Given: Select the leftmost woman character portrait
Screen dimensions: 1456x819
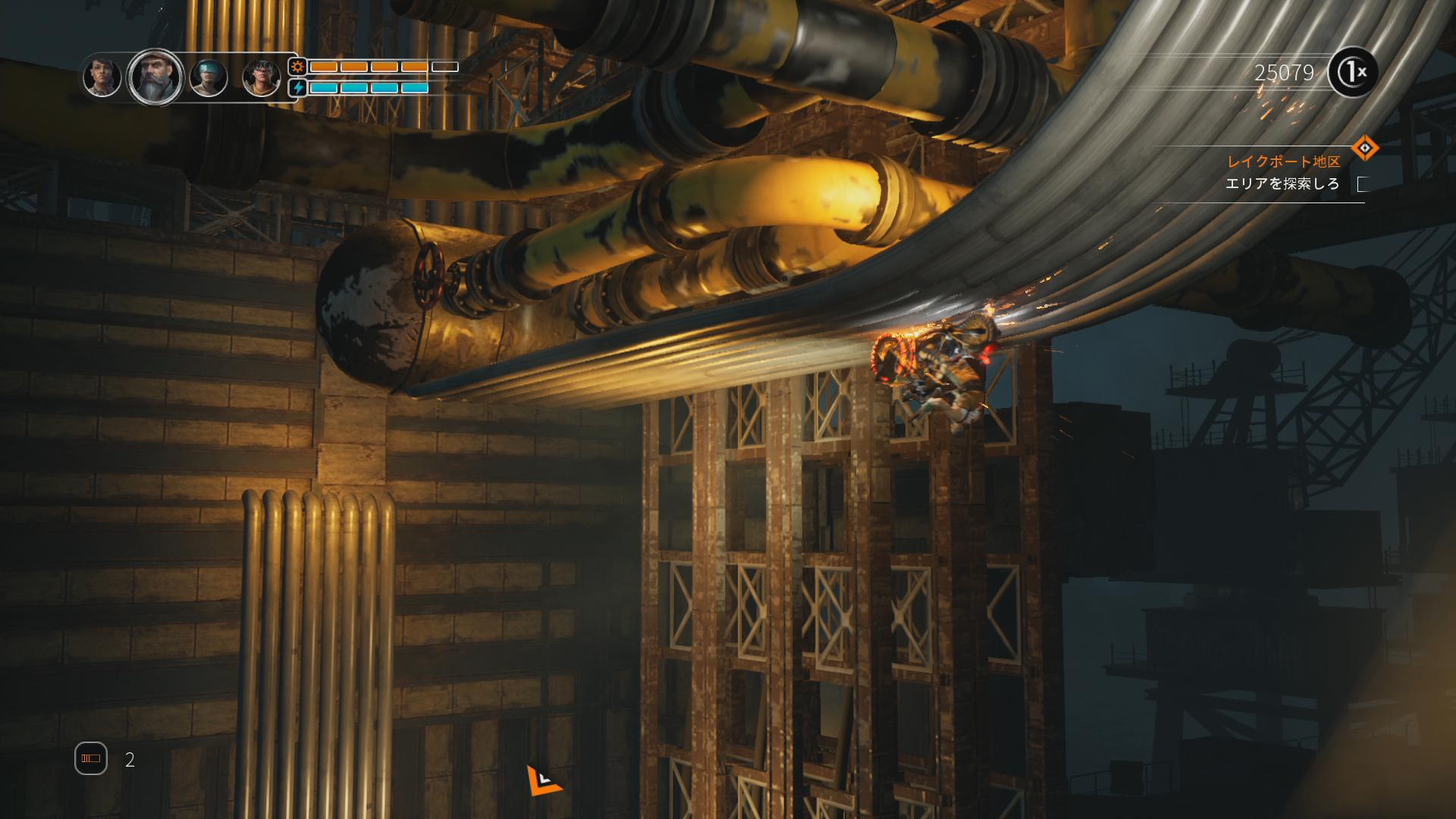Looking at the screenshot, I should (x=102, y=77).
